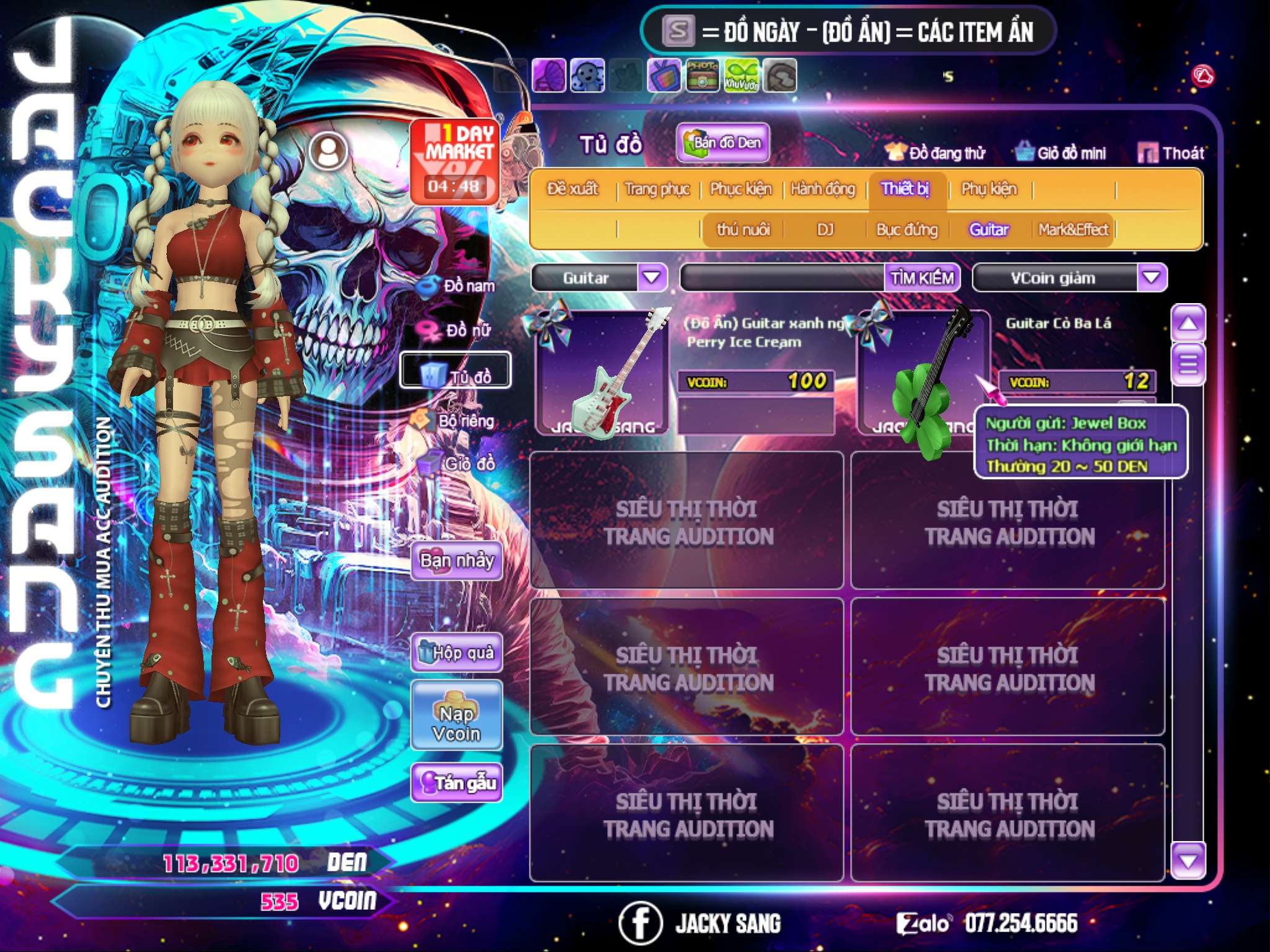Open the Bạn nhảy menu

(x=456, y=561)
